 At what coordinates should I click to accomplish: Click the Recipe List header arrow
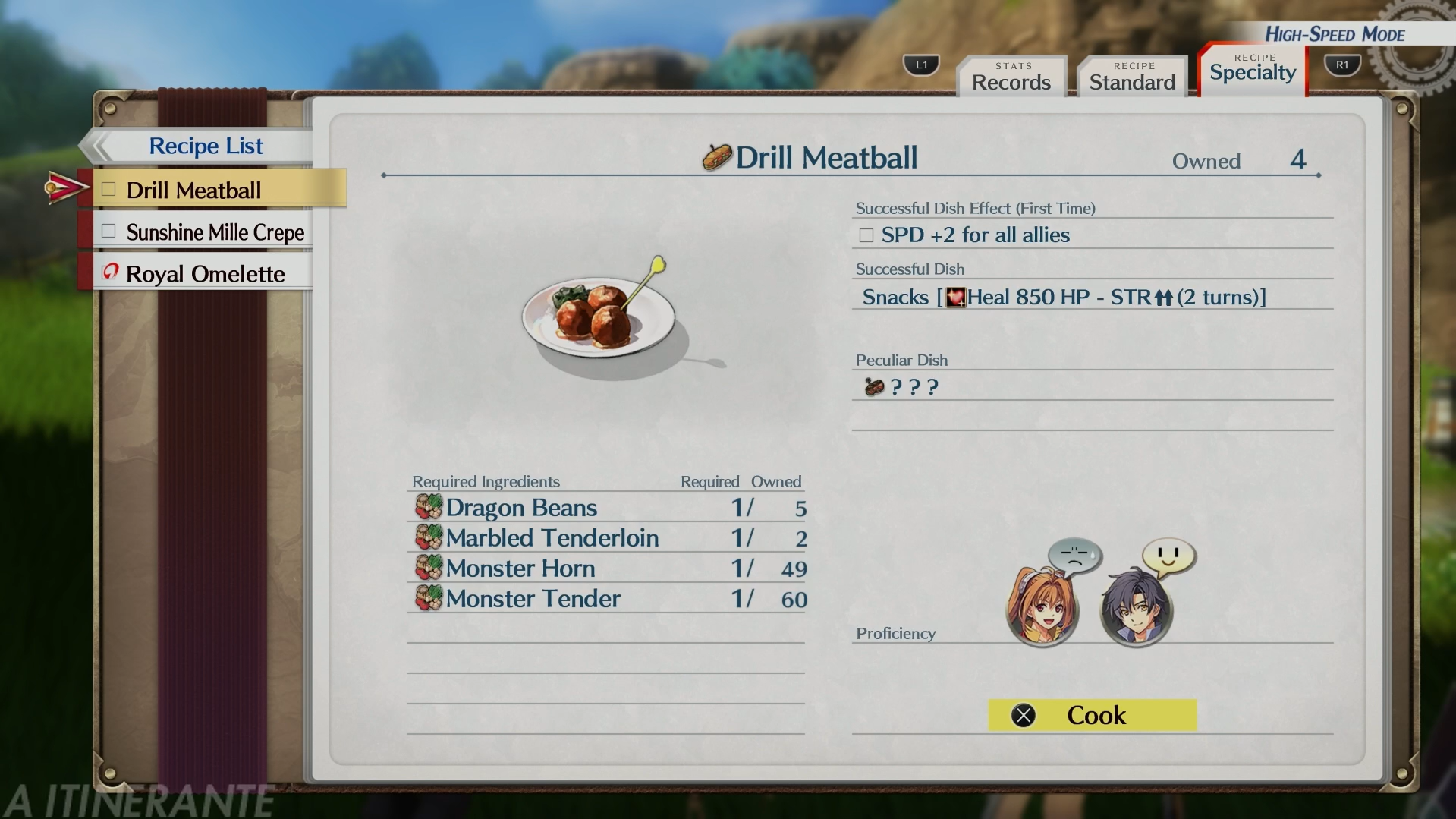pos(97,146)
